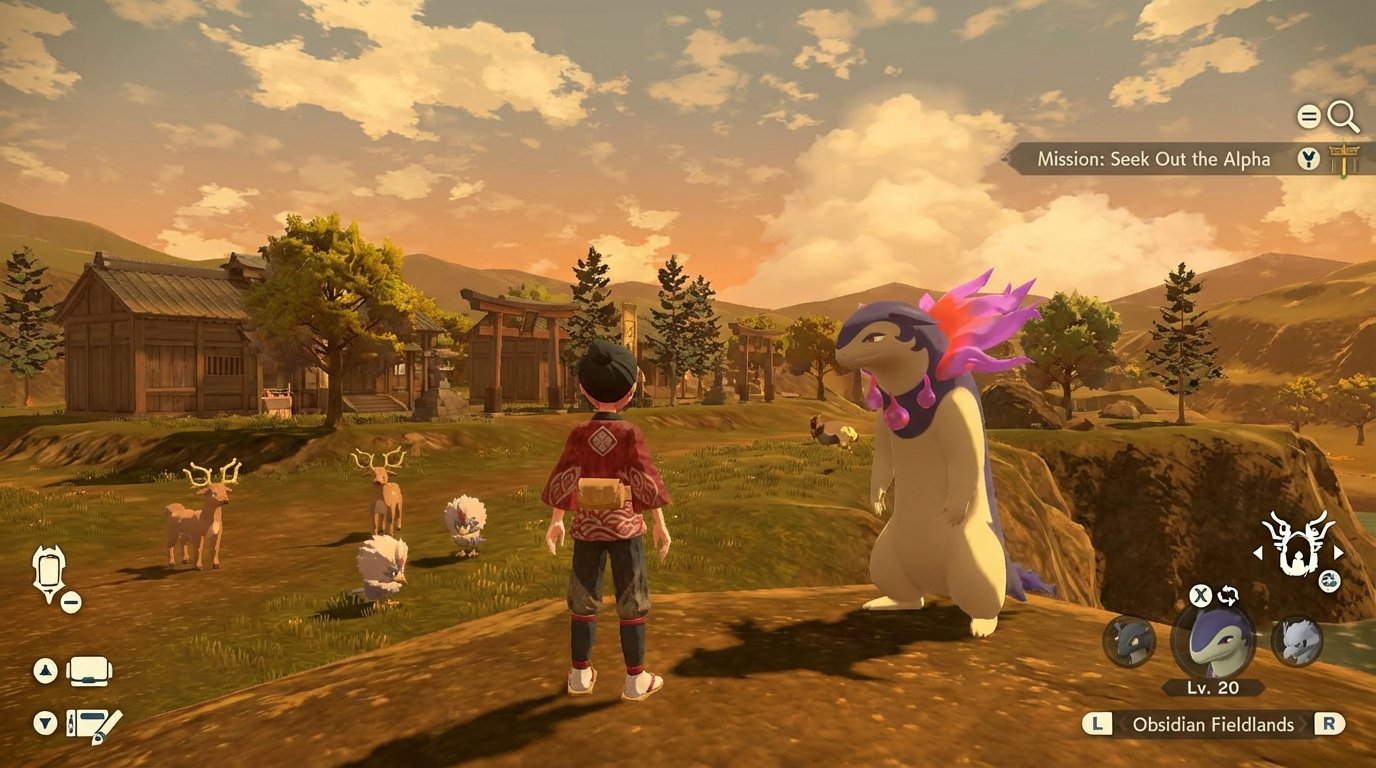Viewport: 1376px width, 768px height.
Task: Open the main menu hamburger icon
Action: pos(1308,114)
